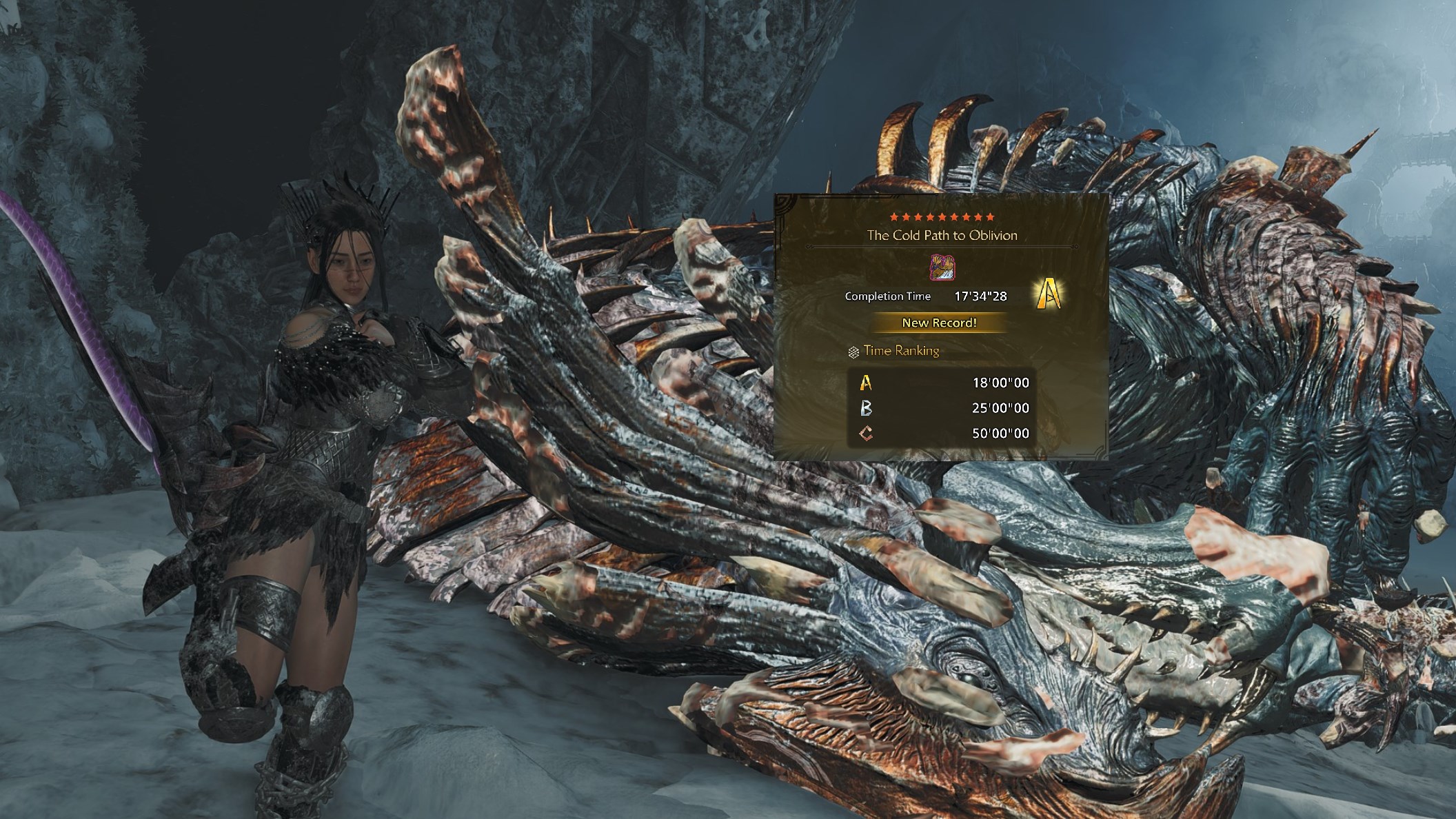1456x819 pixels.
Task: Choose the B rank time row
Action: pyautogui.click(x=942, y=408)
